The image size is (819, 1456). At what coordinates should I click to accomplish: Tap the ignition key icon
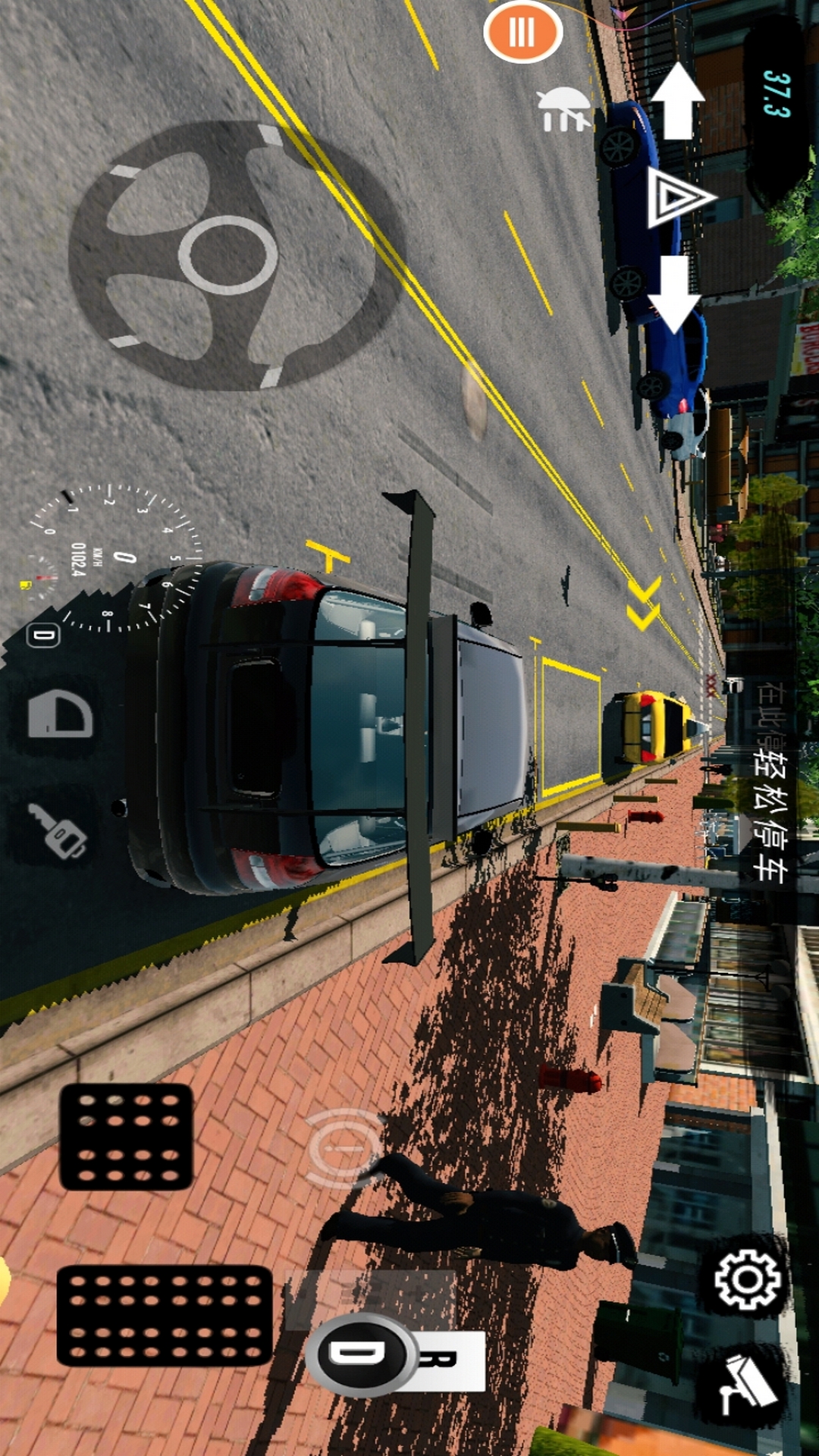(x=58, y=830)
